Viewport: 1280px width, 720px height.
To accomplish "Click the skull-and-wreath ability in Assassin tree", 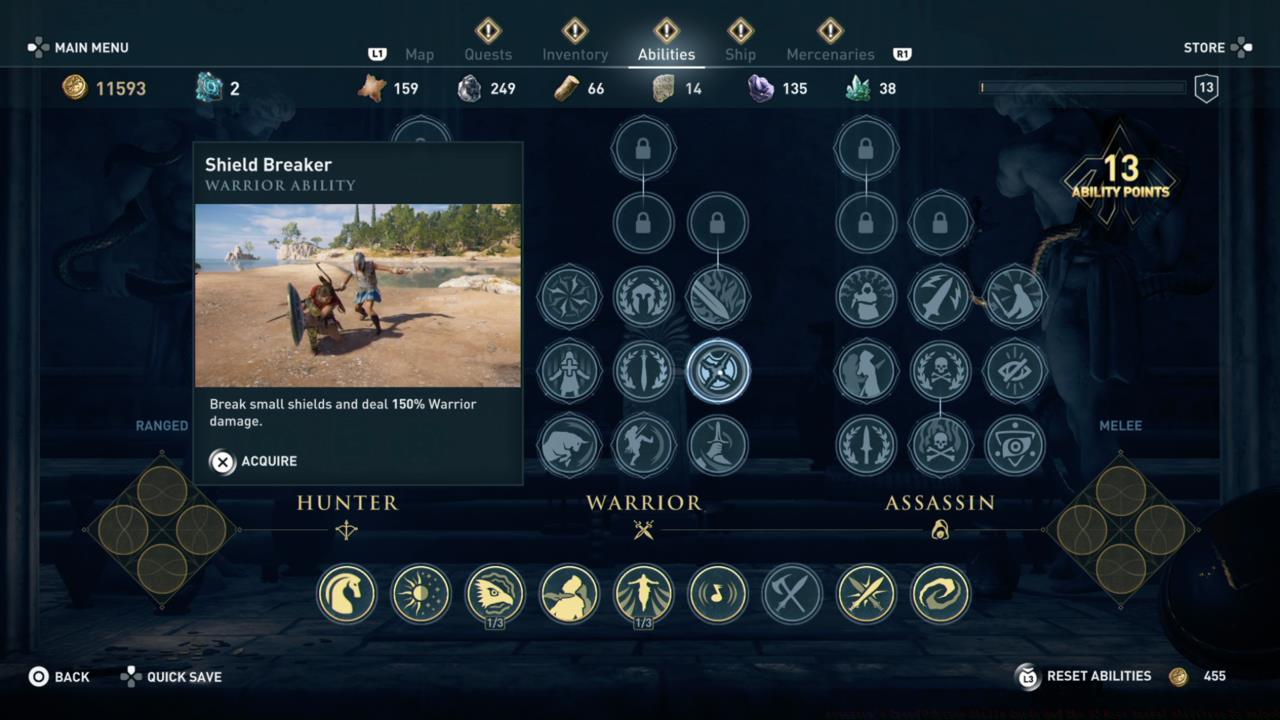I will [x=940, y=371].
